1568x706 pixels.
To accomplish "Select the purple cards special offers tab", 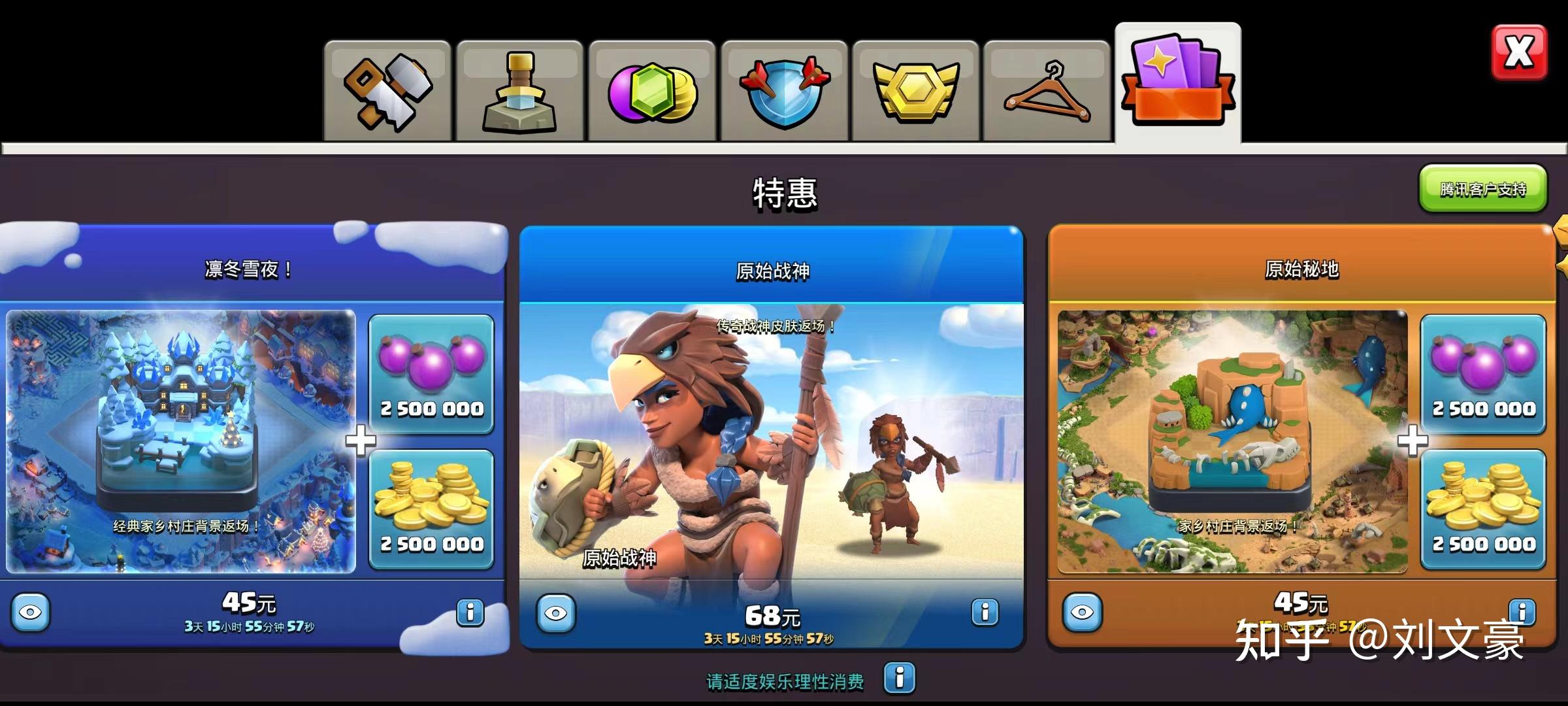I will [x=1177, y=84].
